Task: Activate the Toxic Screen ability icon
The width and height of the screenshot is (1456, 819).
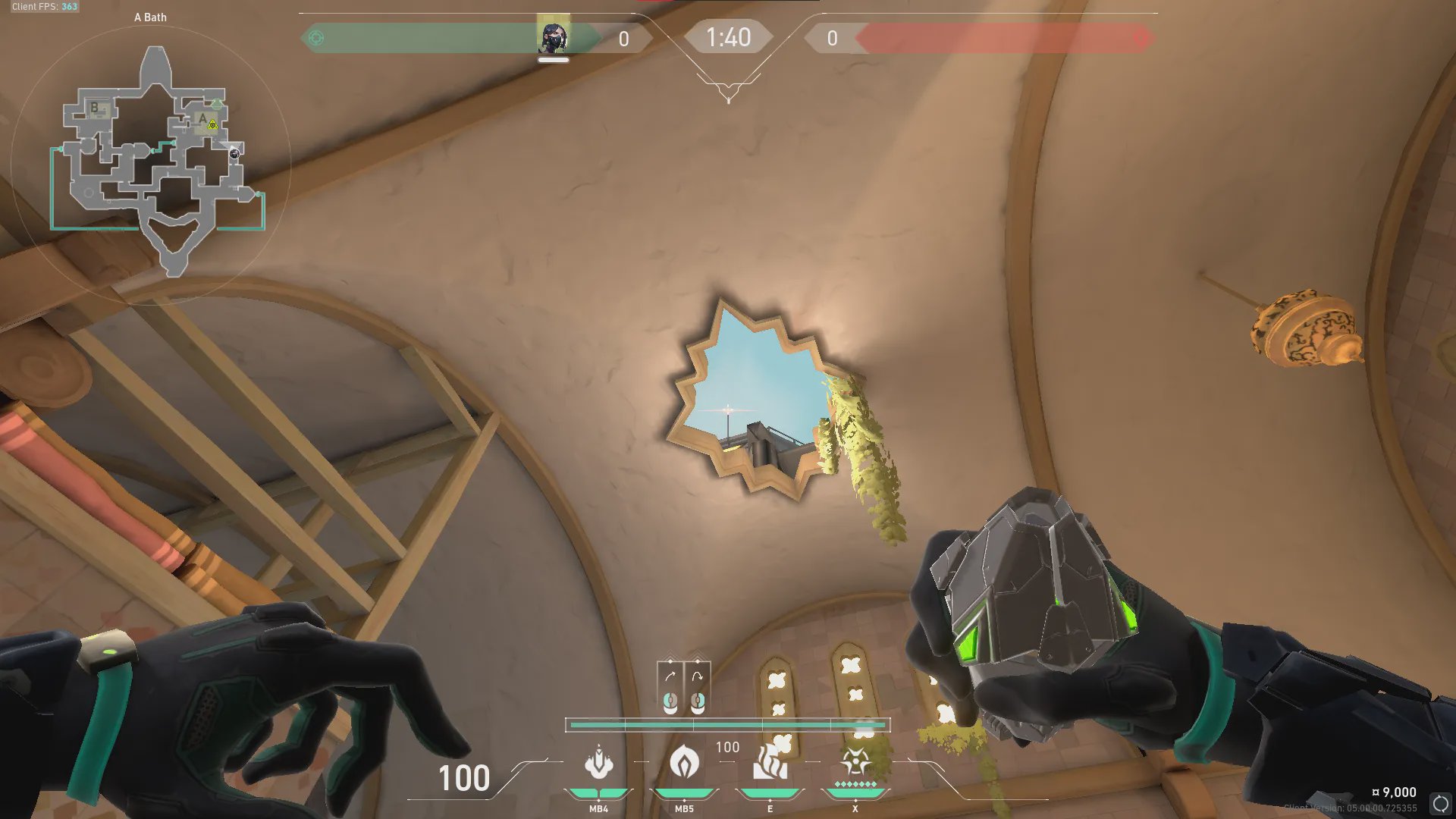Action: point(770,763)
